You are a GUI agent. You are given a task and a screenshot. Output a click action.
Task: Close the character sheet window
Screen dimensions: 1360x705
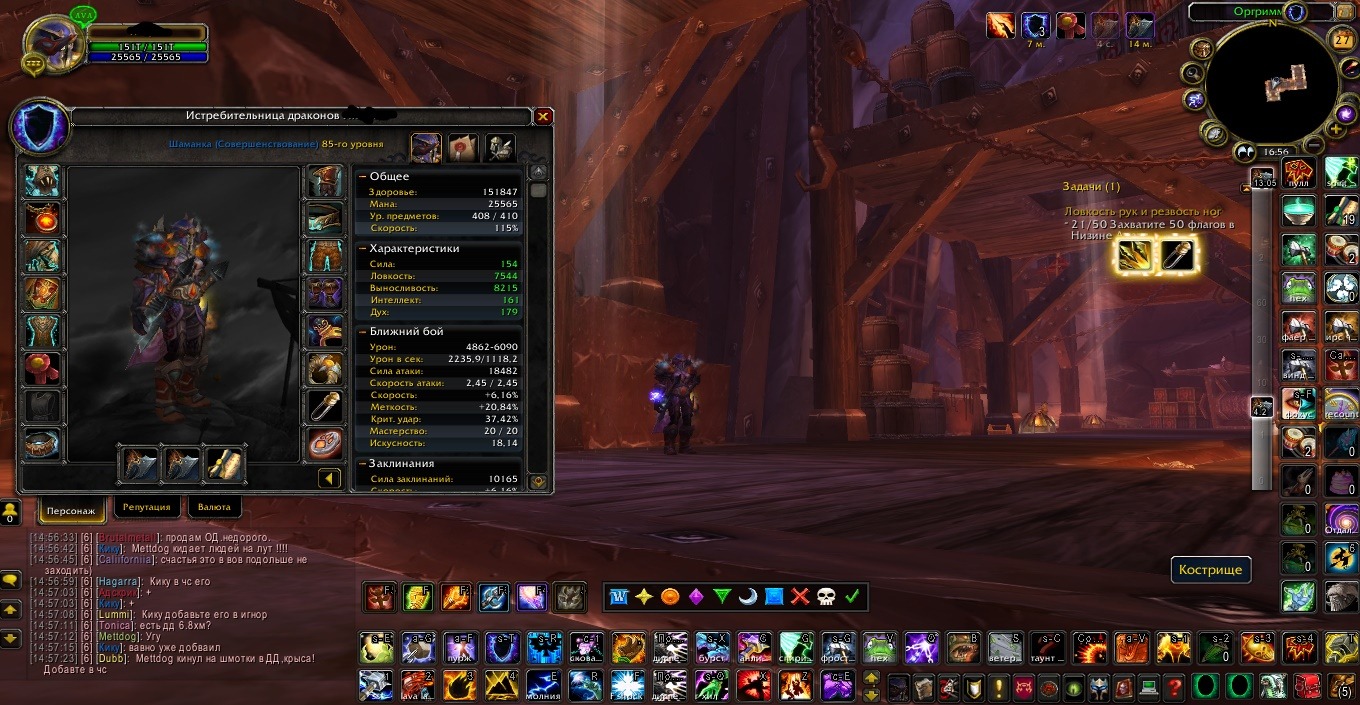(543, 116)
